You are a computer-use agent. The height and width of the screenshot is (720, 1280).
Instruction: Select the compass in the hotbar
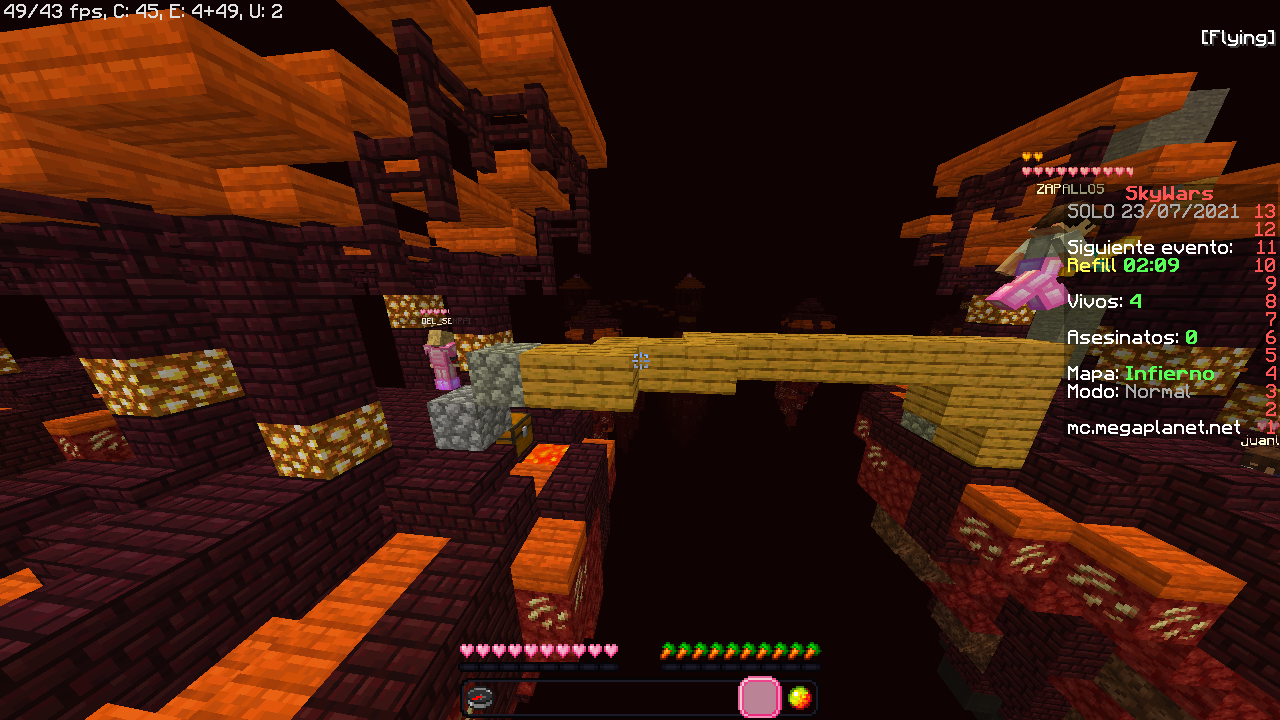click(480, 698)
